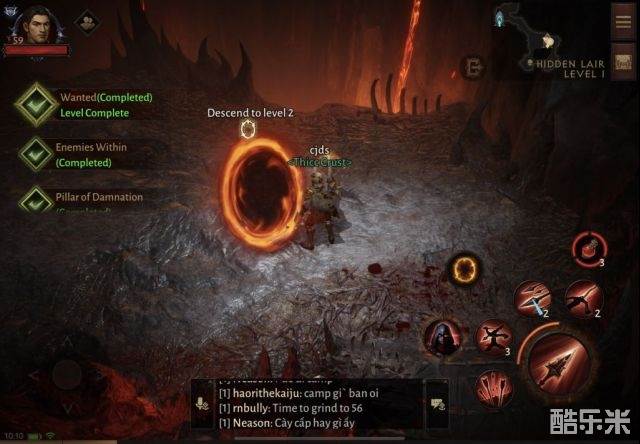Open the quick chat bubble button

438,405
